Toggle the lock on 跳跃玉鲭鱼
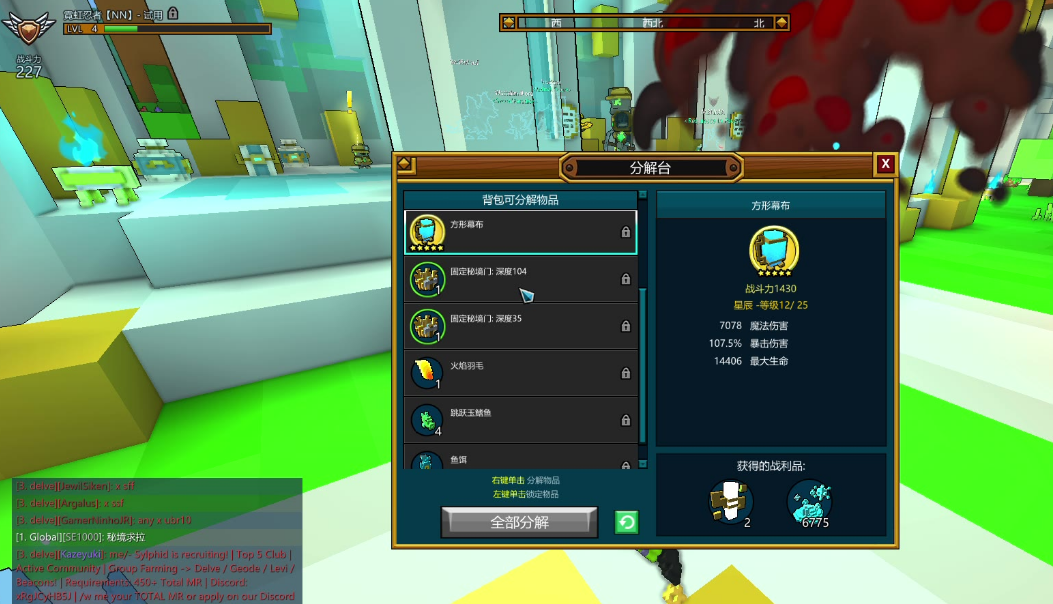The height and width of the screenshot is (604, 1053). [626, 420]
